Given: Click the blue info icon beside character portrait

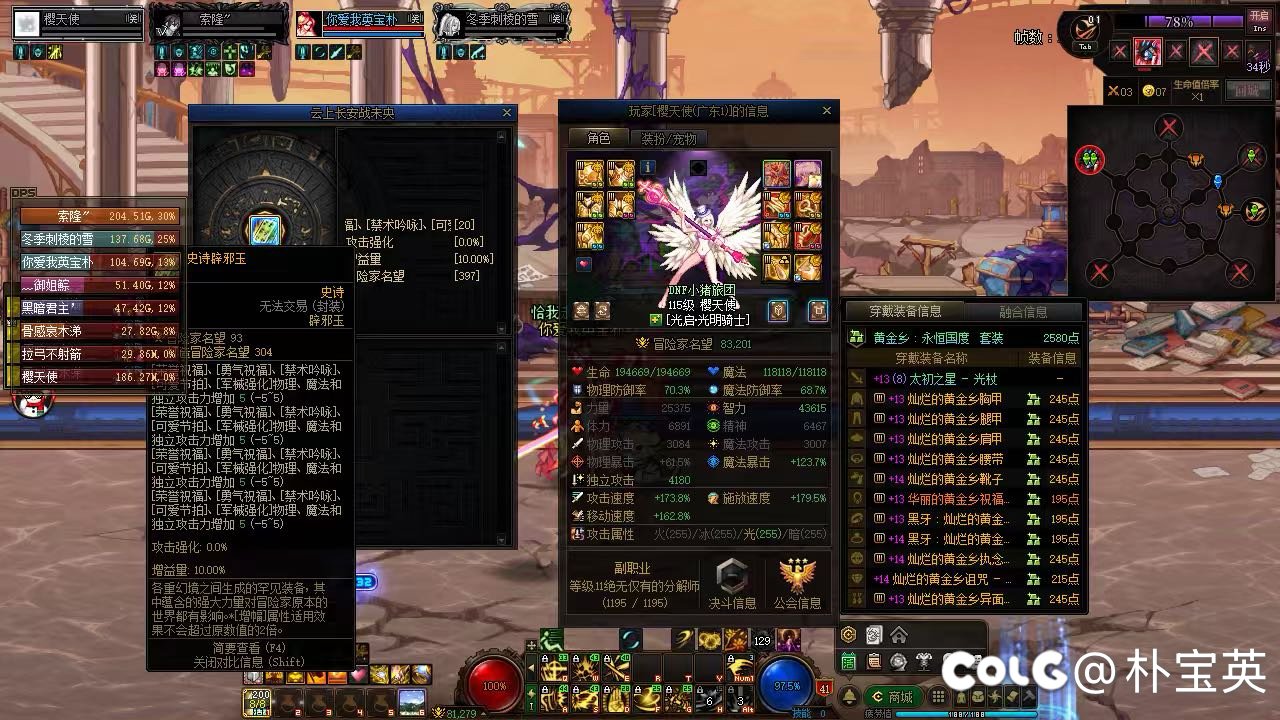Looking at the screenshot, I should coord(648,167).
